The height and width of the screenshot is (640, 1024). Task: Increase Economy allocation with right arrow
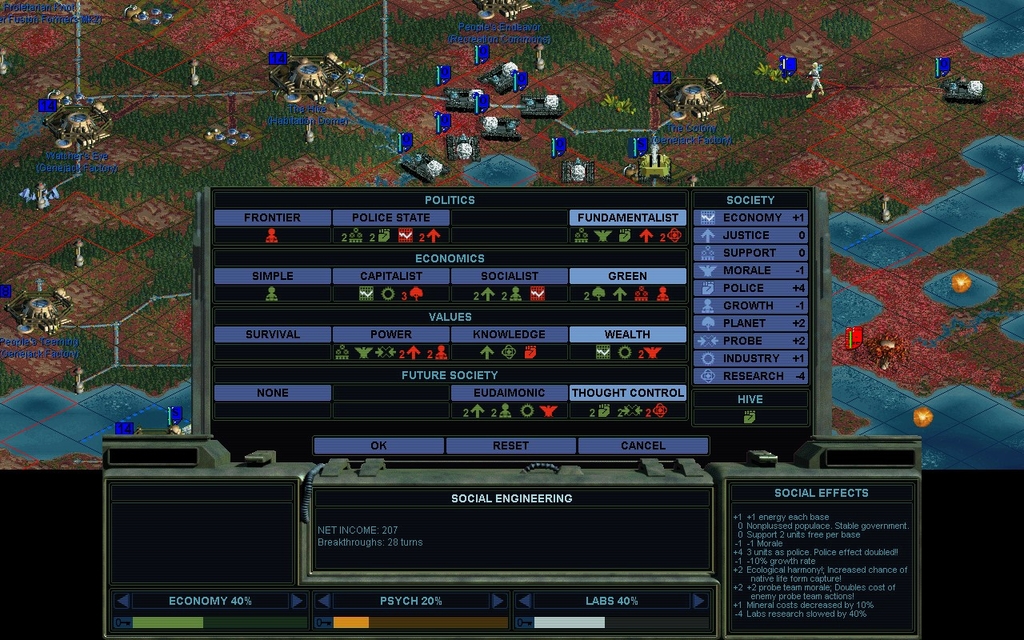[x=297, y=601]
